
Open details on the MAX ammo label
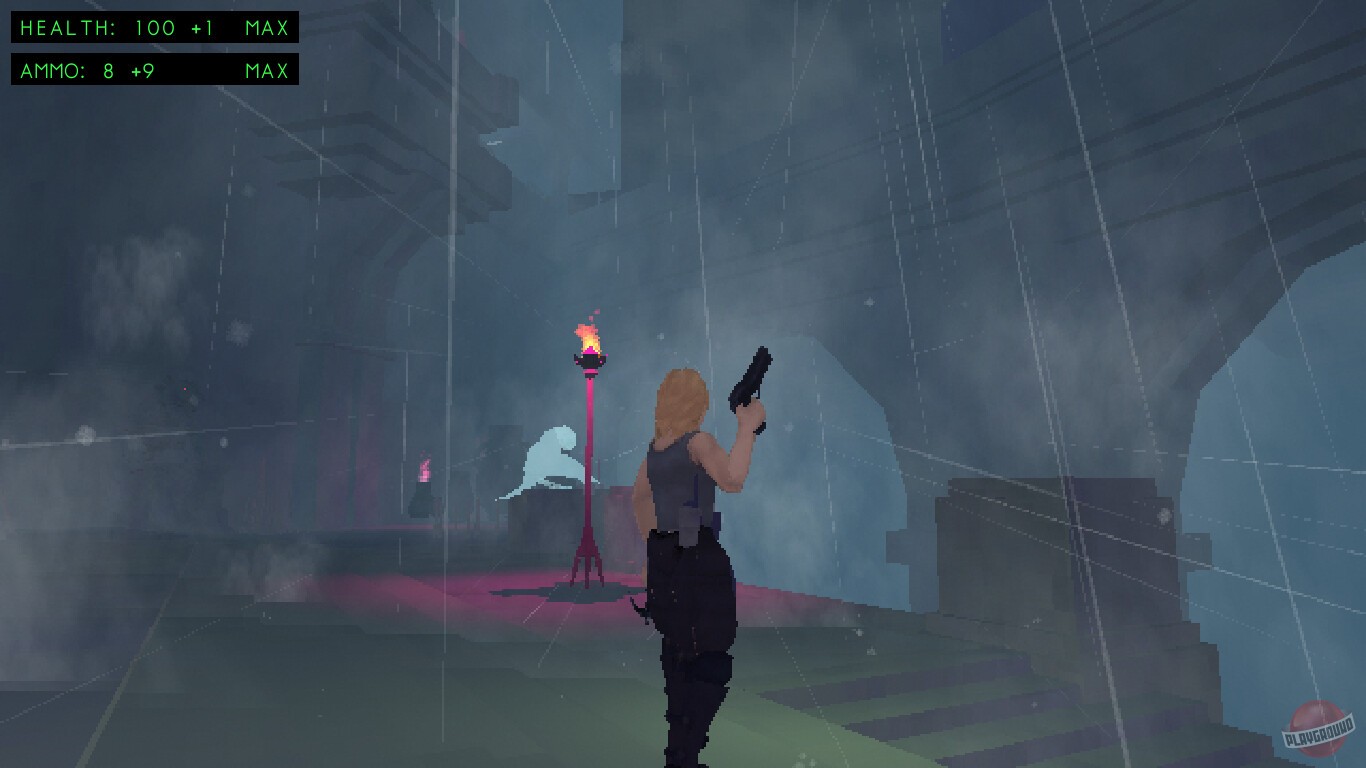click(x=265, y=71)
